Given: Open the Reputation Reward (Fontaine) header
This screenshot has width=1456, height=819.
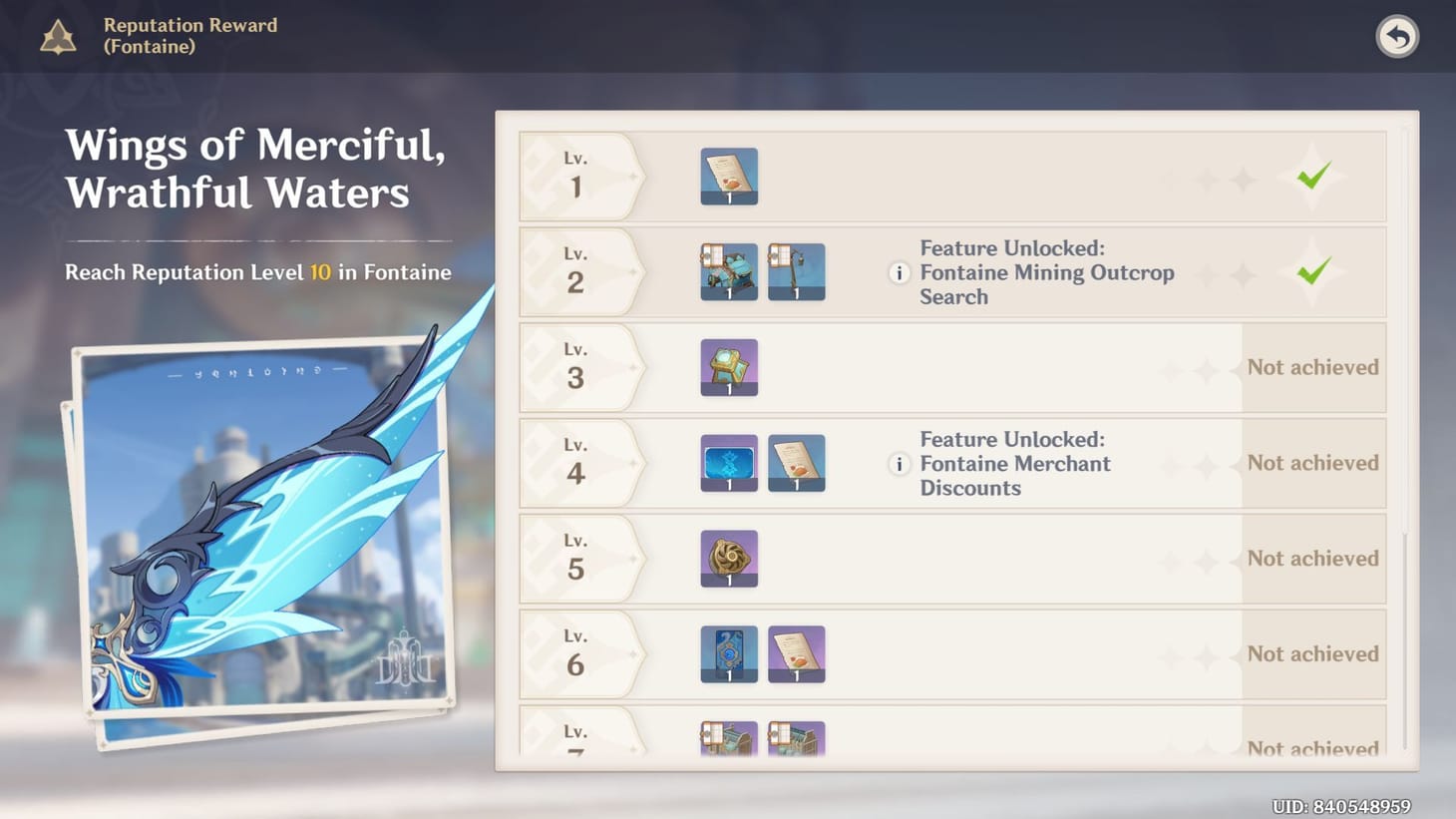Looking at the screenshot, I should pos(189,36).
